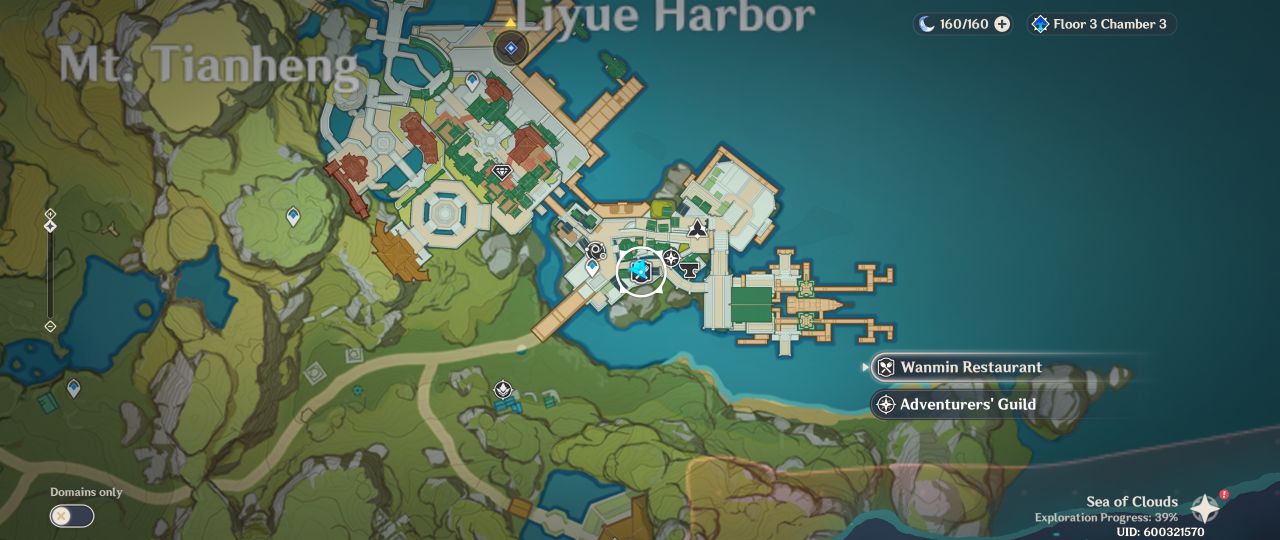Add Original Resin with the plus button
Image resolution: width=1280 pixels, height=540 pixels.
1002,24
